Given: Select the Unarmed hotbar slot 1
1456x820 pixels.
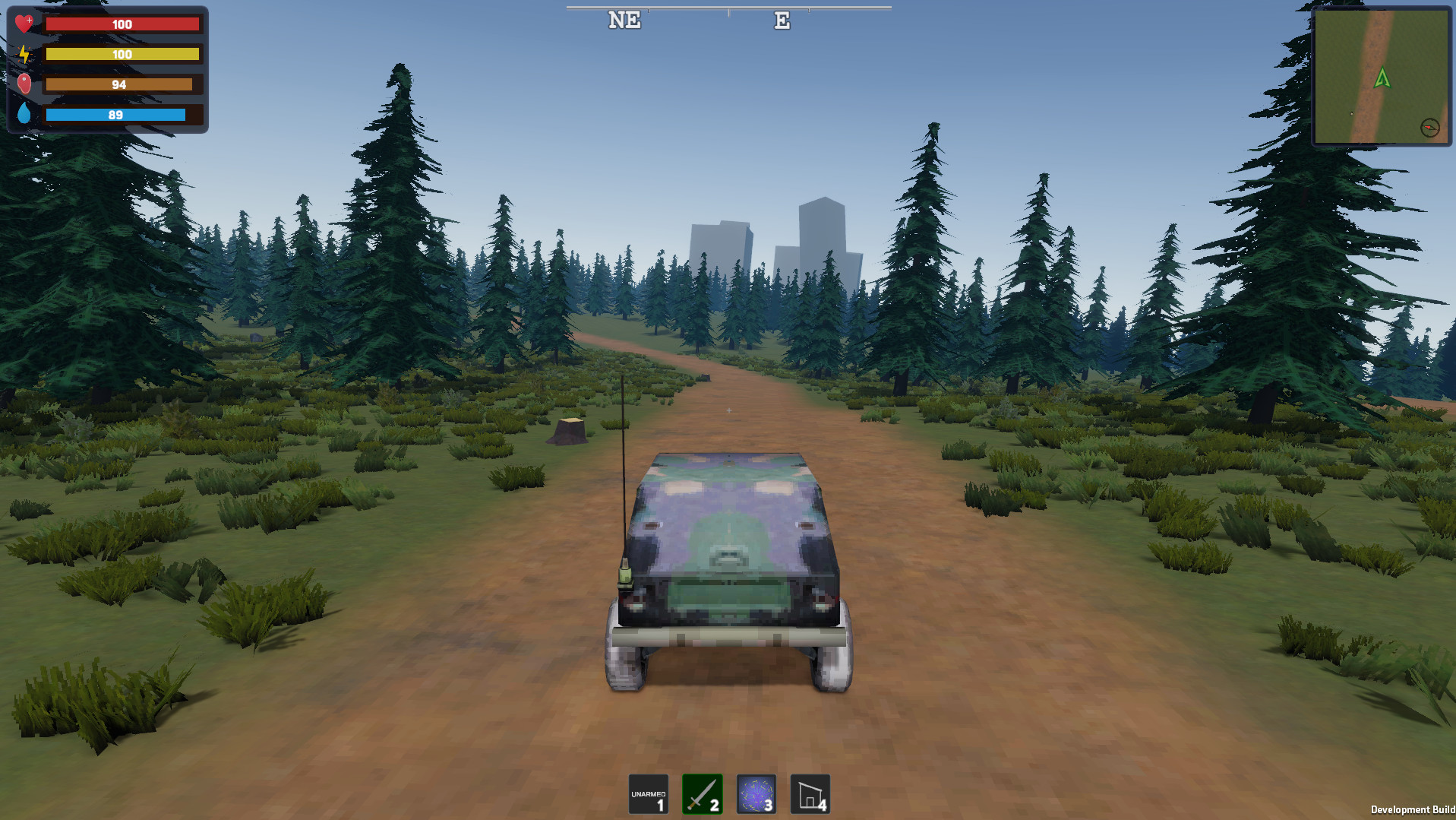Looking at the screenshot, I should point(648,793).
